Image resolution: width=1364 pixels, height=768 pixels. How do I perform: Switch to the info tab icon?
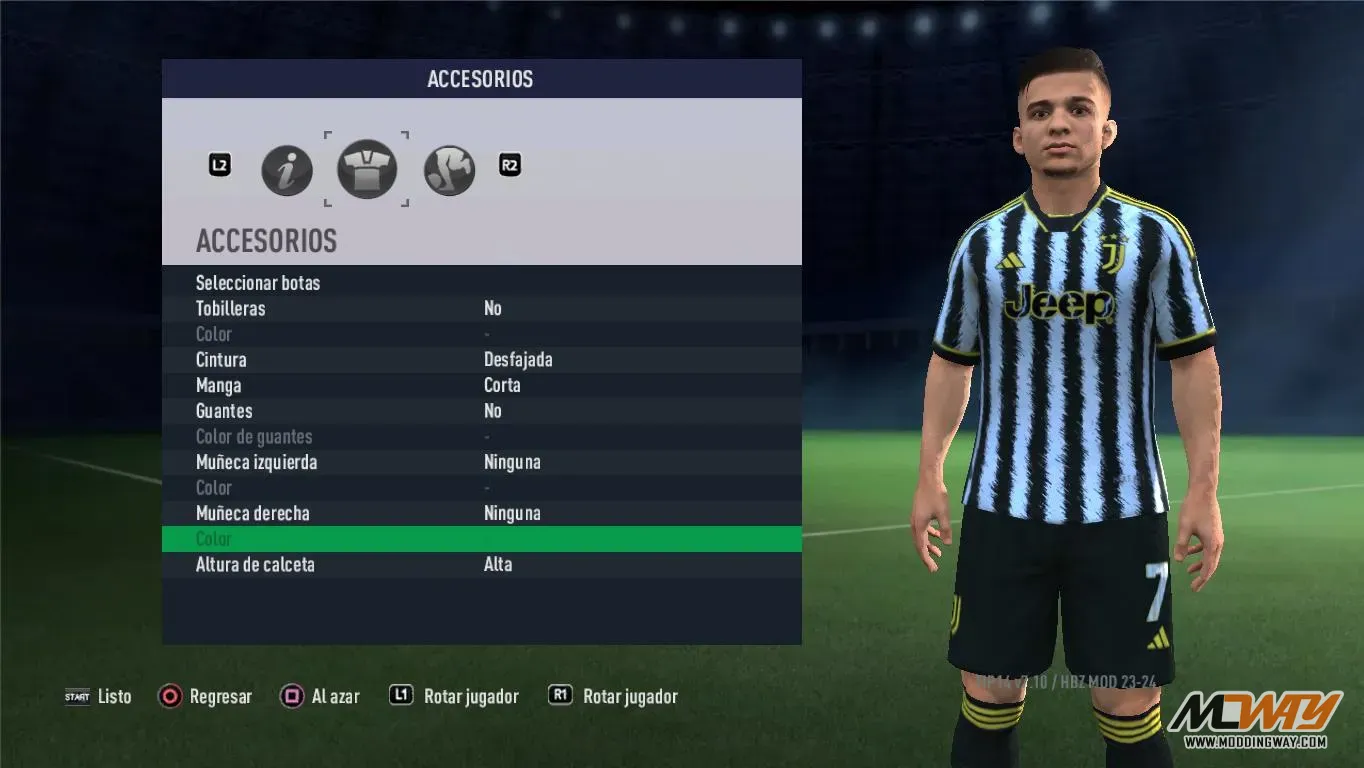tap(287, 170)
